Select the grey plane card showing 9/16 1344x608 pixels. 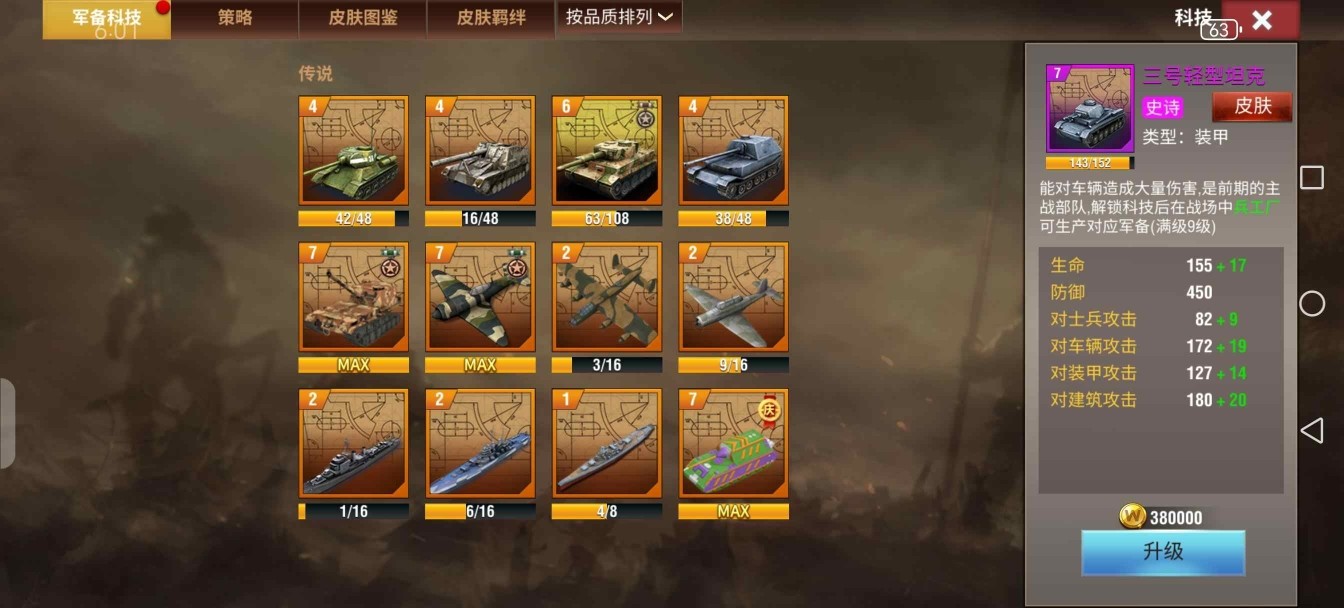tap(733, 297)
